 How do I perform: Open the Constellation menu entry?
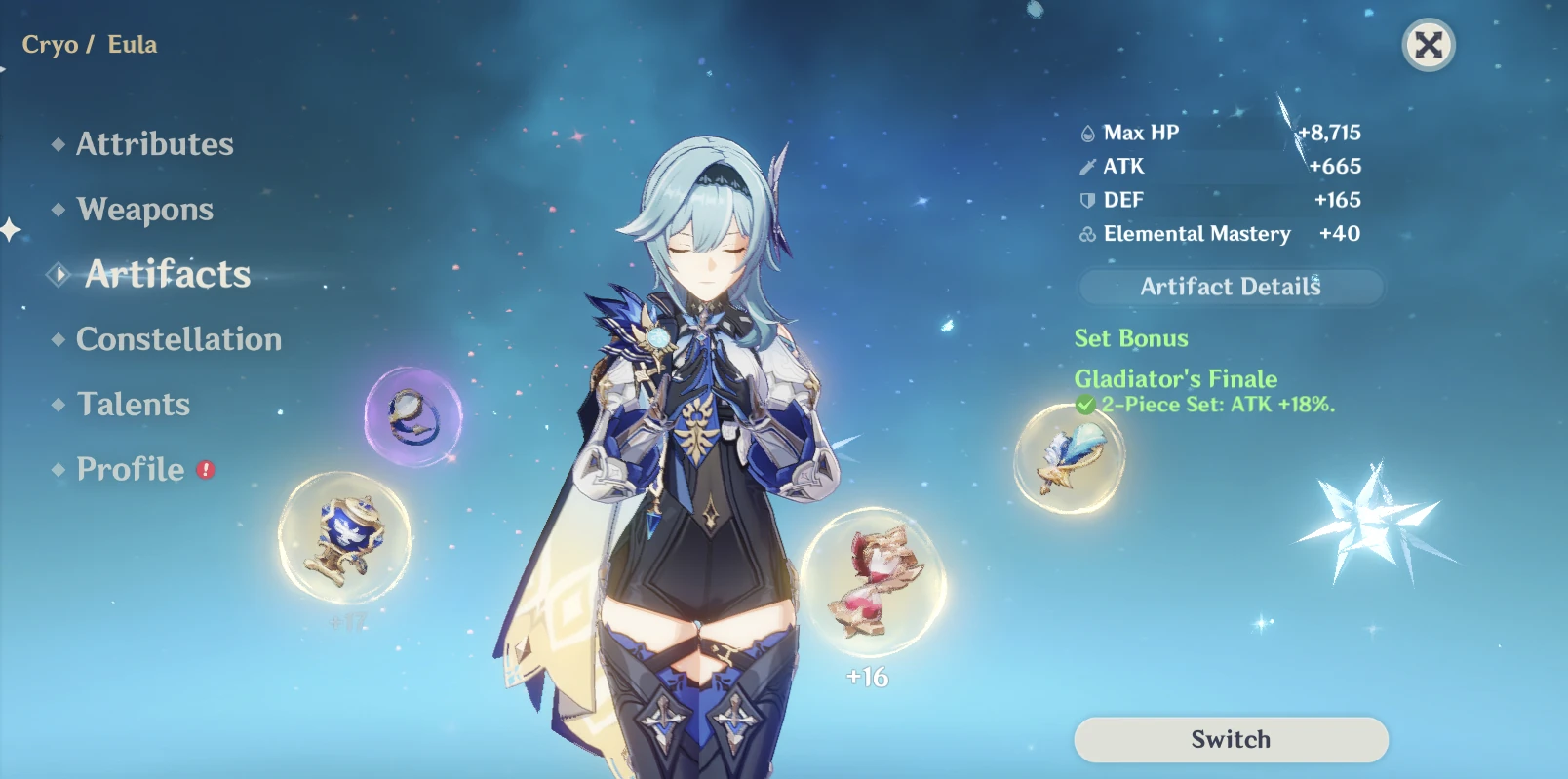click(x=178, y=339)
